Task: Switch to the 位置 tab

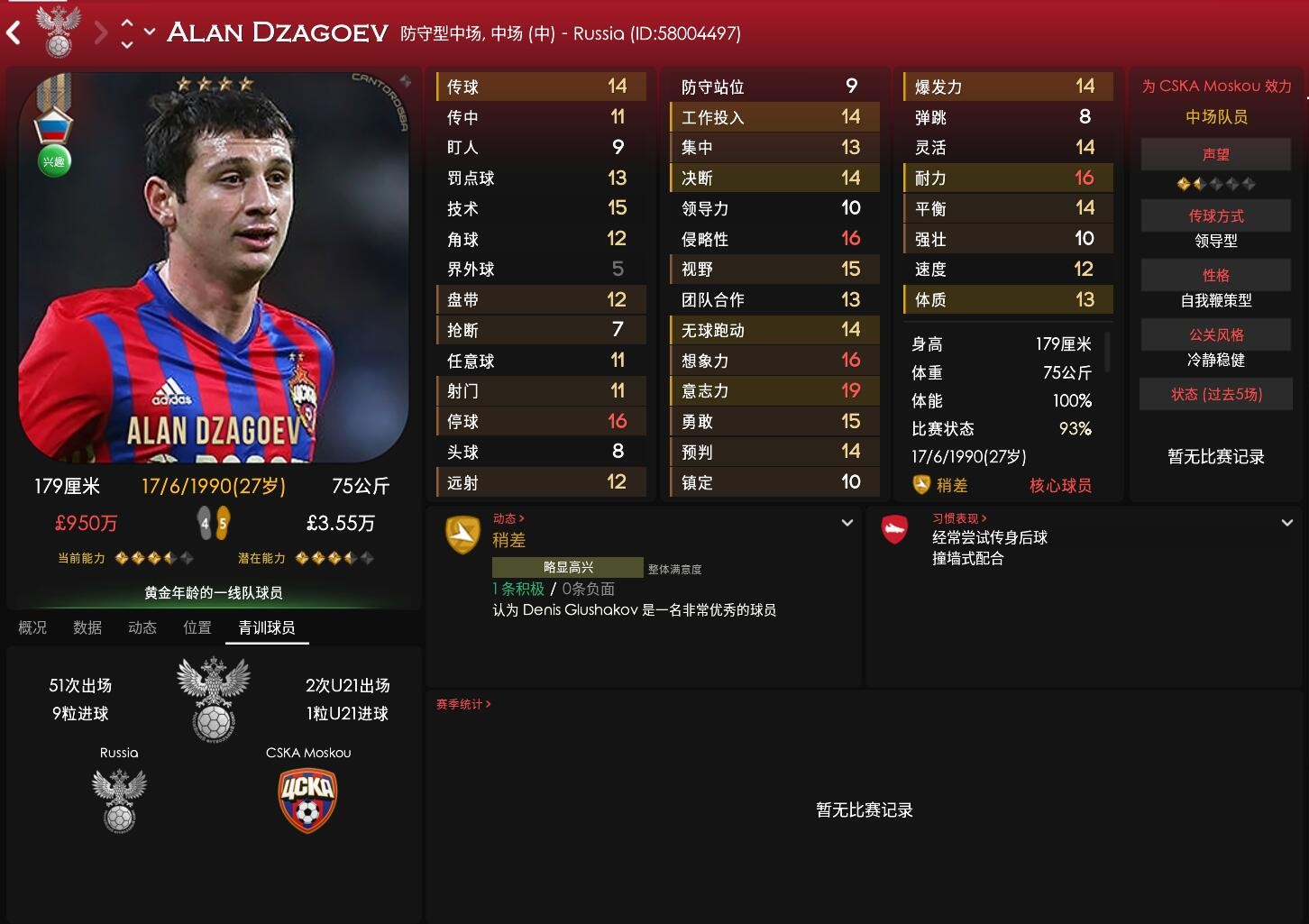Action: [197, 627]
